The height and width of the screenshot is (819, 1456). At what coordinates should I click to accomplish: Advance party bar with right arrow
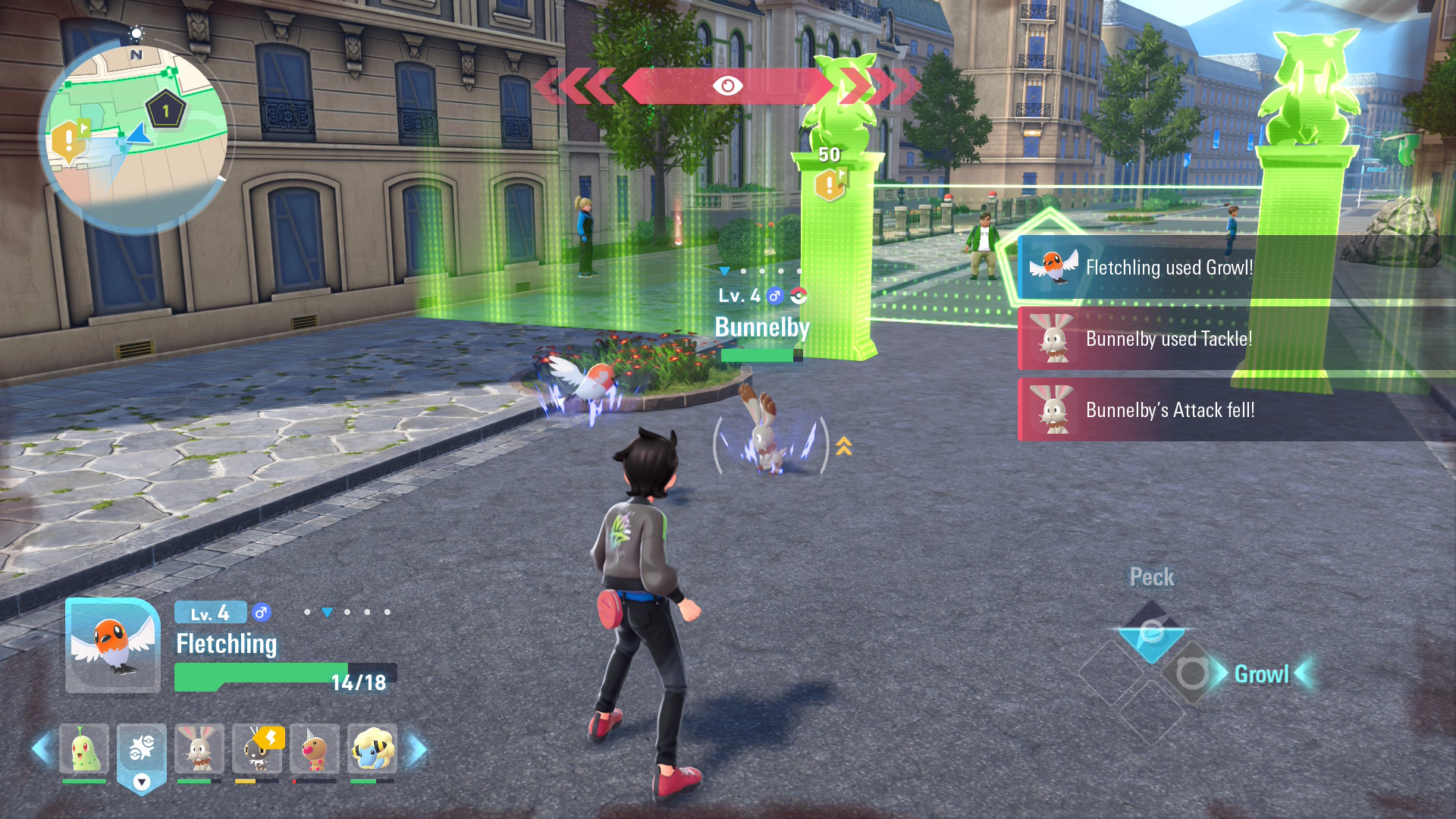(418, 749)
